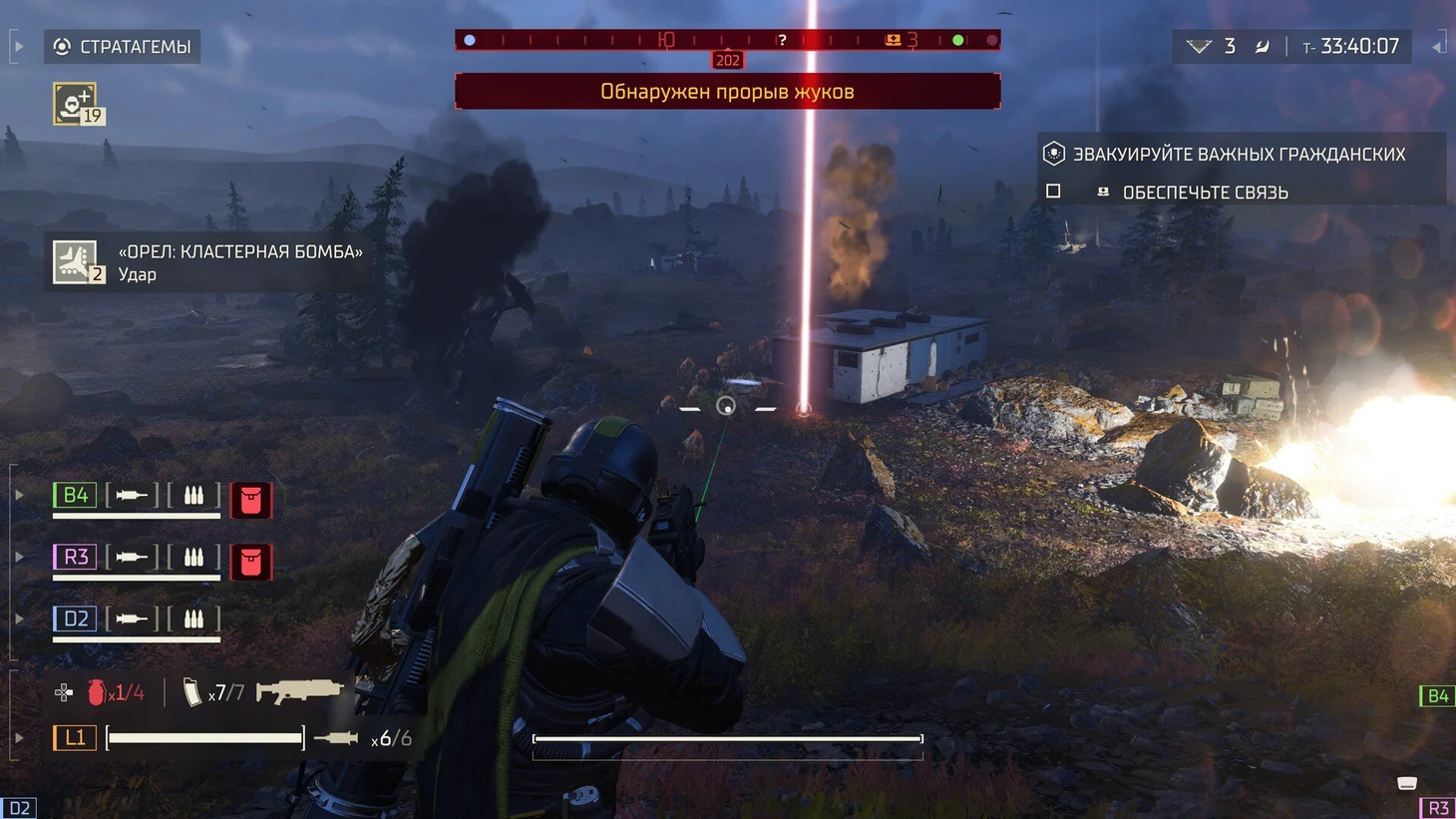Viewport: 1456px width, 819px height.
Task: Activate the Орел: Кластерная бомба stratagem
Action: [x=77, y=262]
